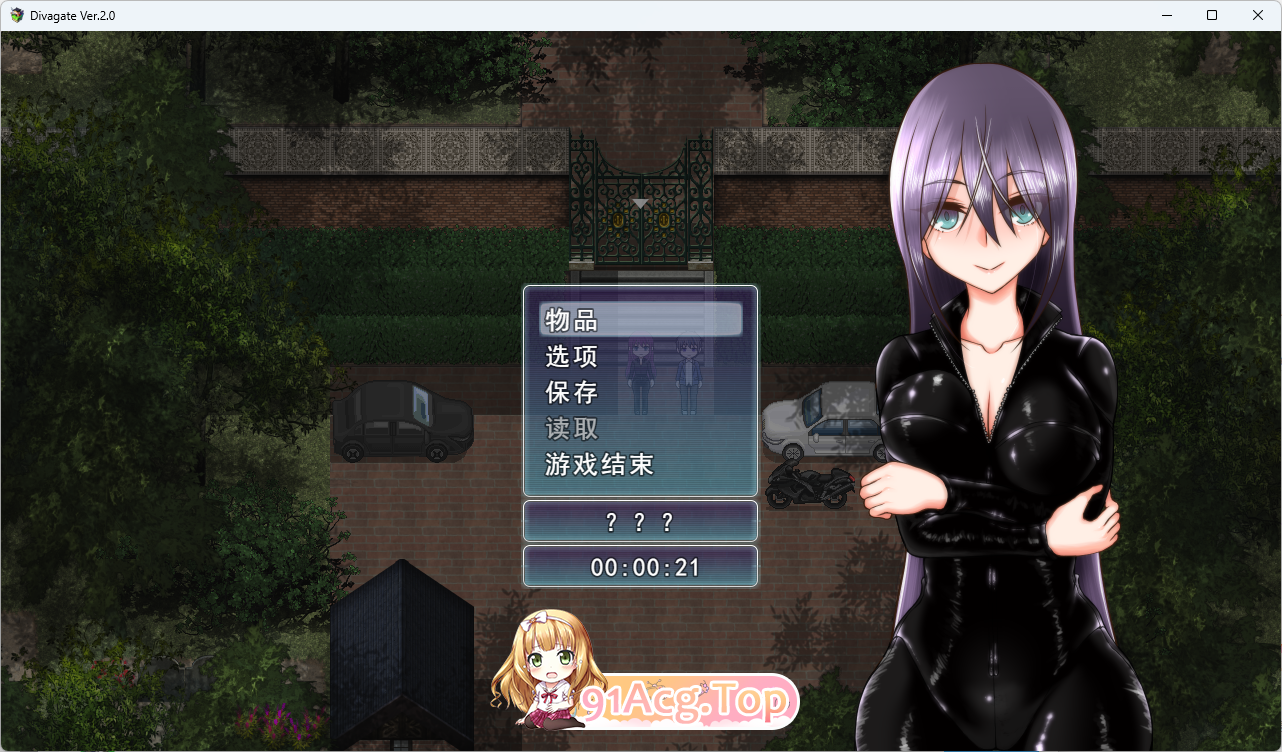Choose 保存 to save the game
This screenshot has width=1282, height=752.
(570, 393)
